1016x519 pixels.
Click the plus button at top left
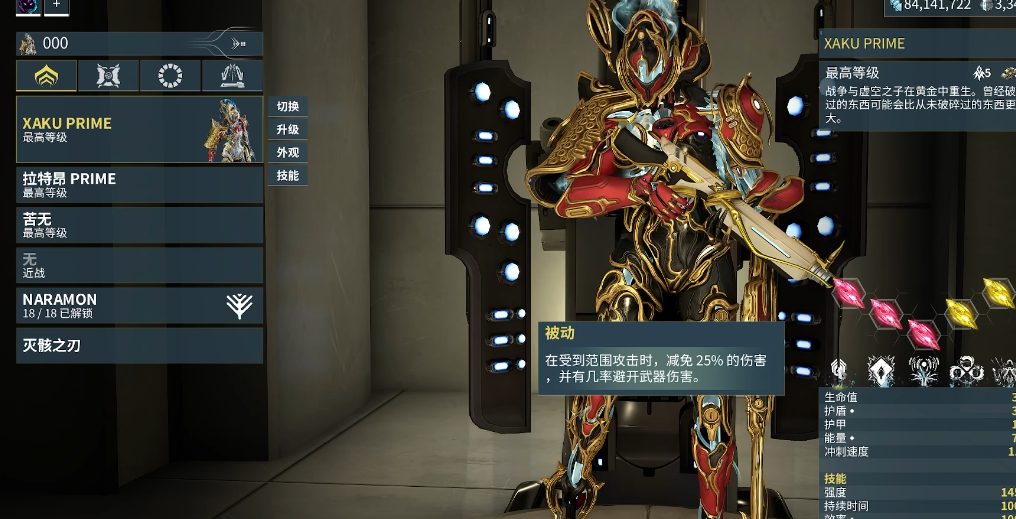56,5
